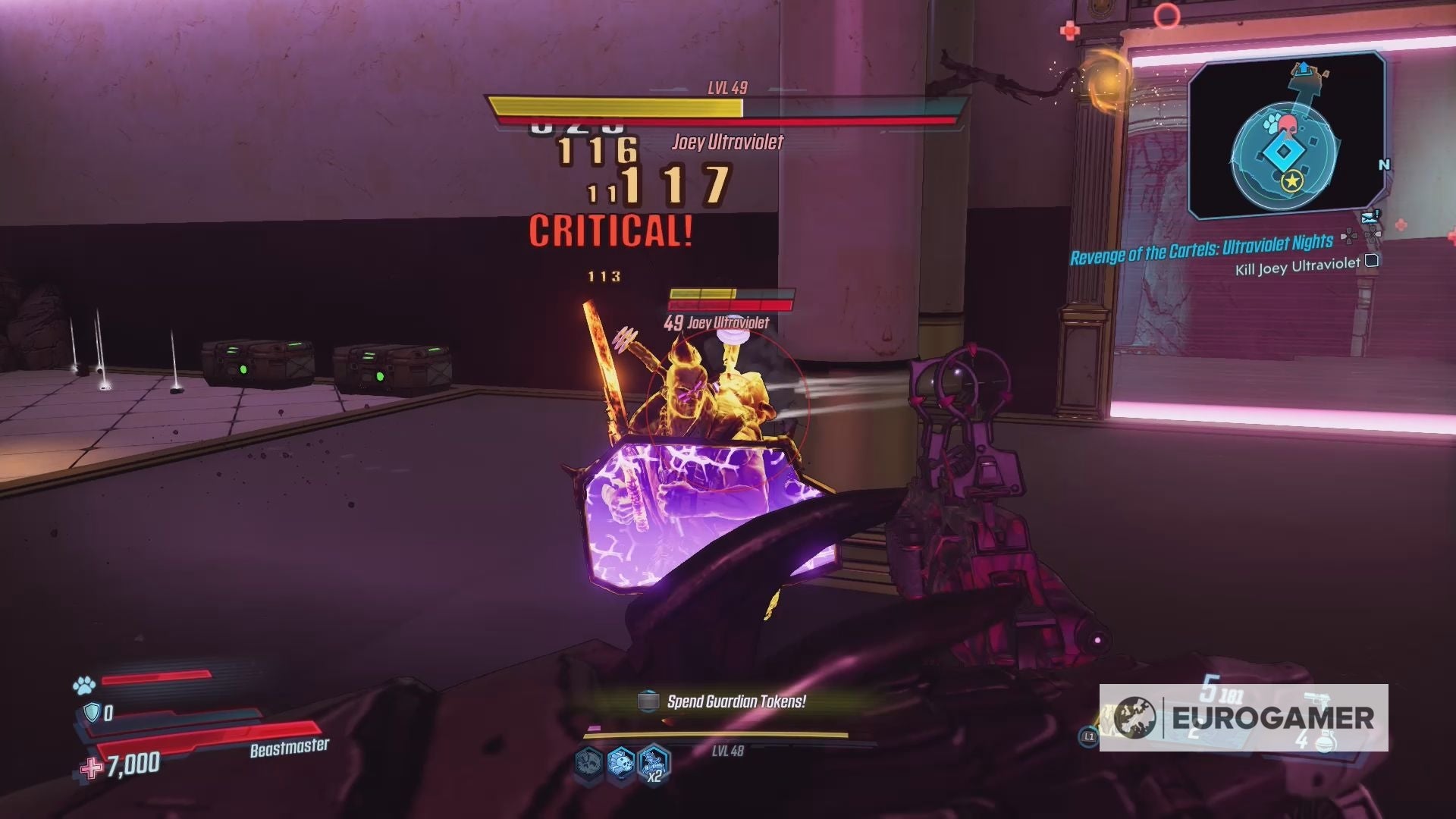Click the Spend Guardian Tokens prompt
Screen dimensions: 1456x819
[736, 701]
